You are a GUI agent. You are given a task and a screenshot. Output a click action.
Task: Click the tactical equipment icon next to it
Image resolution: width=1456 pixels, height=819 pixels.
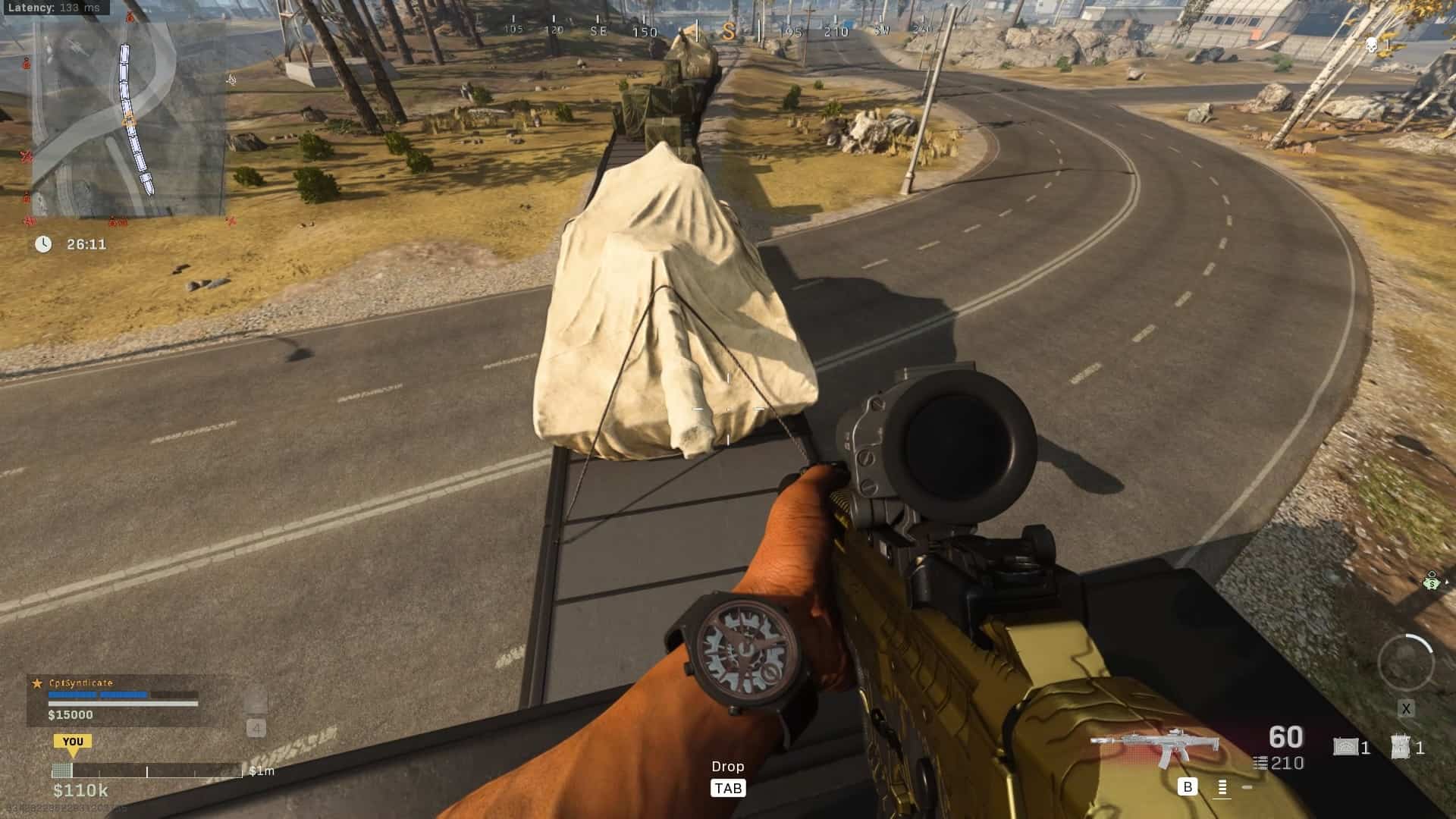tap(1401, 746)
